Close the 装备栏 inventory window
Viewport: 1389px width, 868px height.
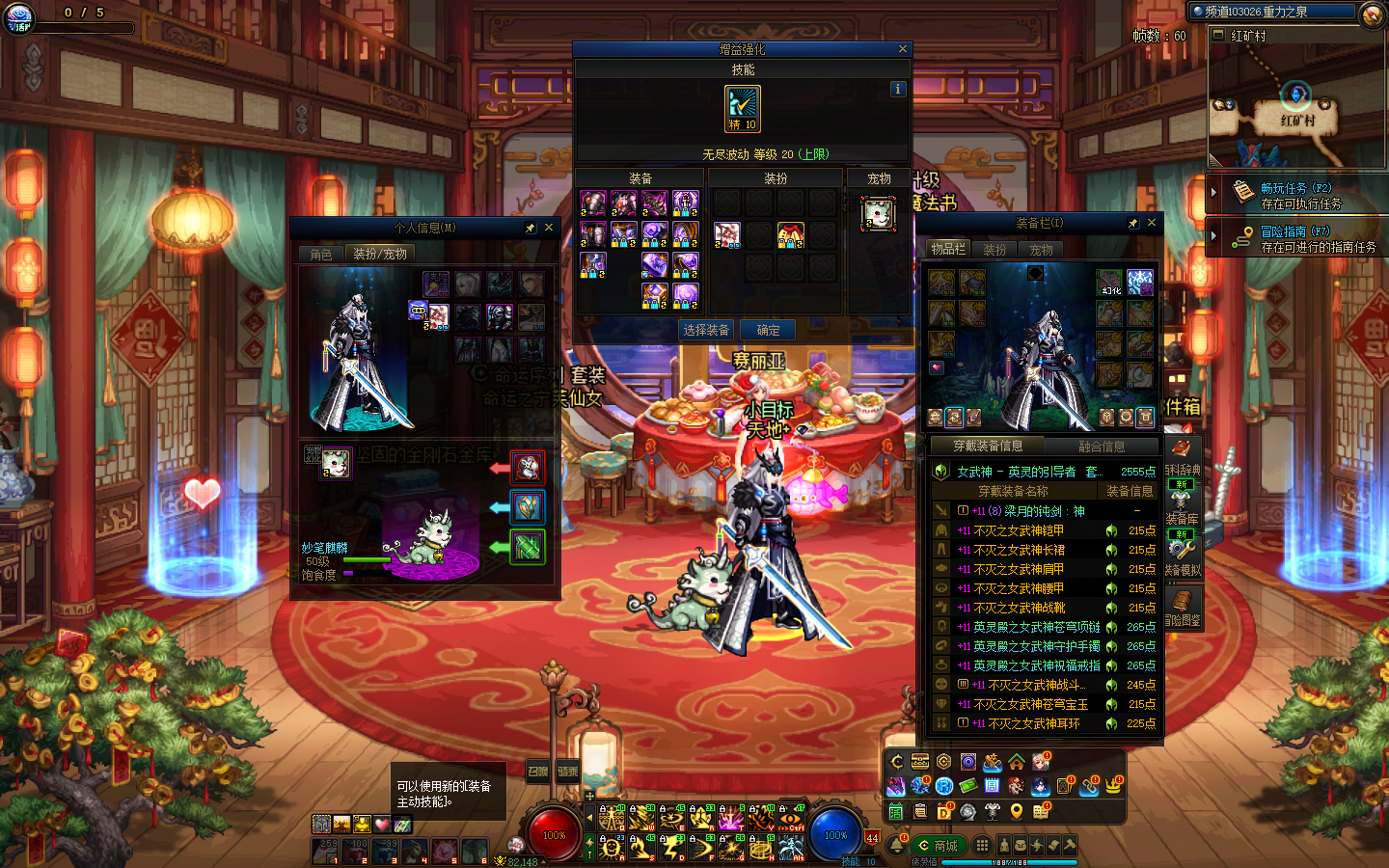(1152, 223)
